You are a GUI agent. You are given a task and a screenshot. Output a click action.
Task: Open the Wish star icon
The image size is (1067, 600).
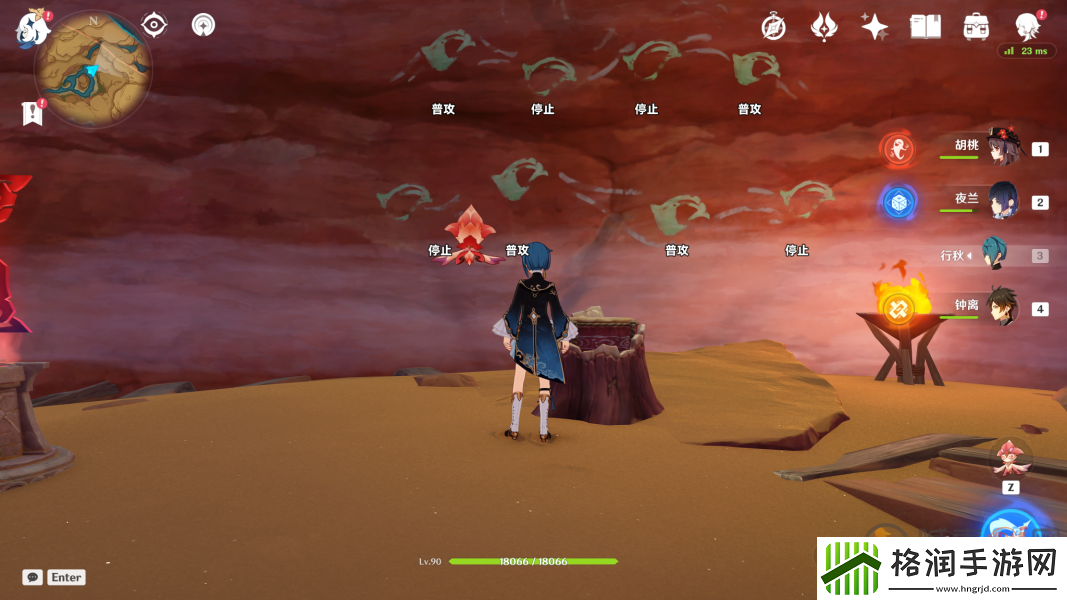pos(874,27)
